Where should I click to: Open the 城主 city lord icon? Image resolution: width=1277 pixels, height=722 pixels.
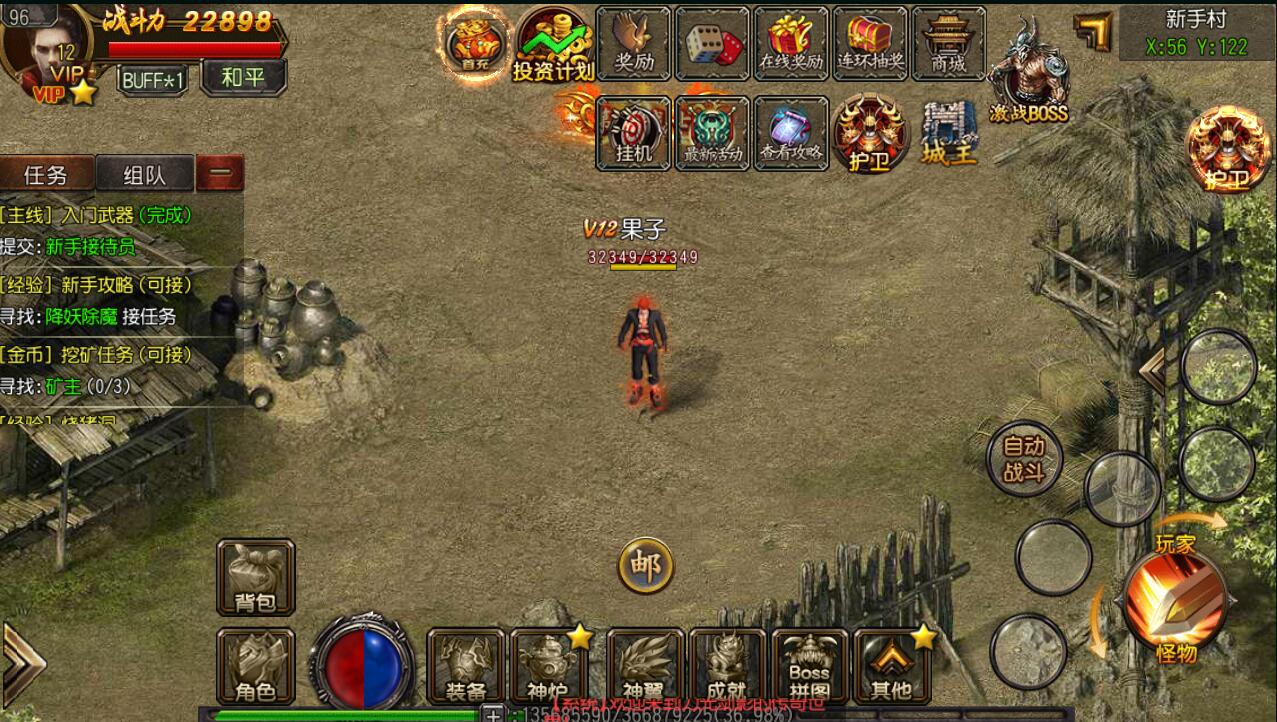(947, 132)
